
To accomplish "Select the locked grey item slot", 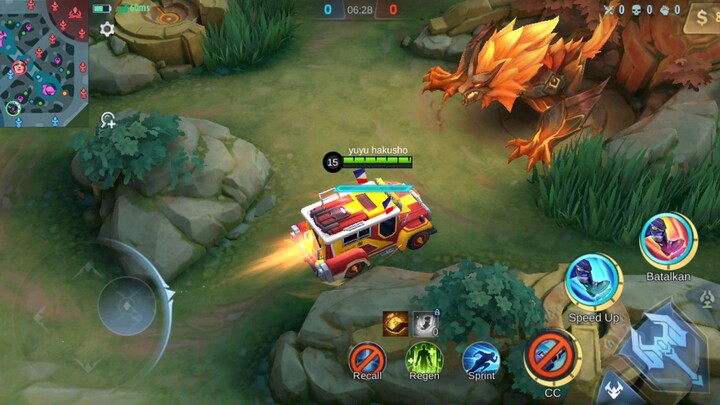I will [425, 324].
